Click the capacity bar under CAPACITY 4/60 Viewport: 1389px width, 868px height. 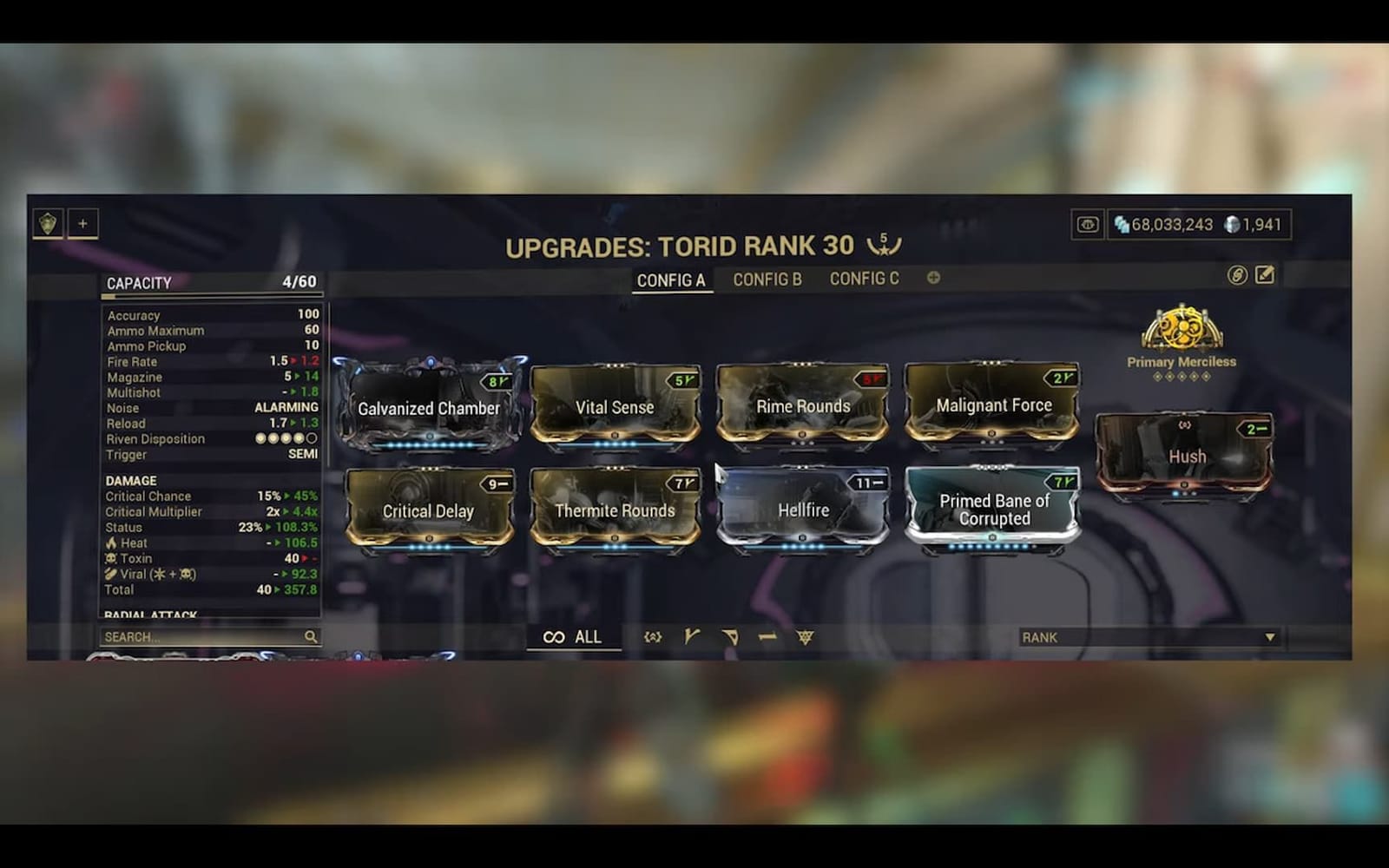pos(211,296)
